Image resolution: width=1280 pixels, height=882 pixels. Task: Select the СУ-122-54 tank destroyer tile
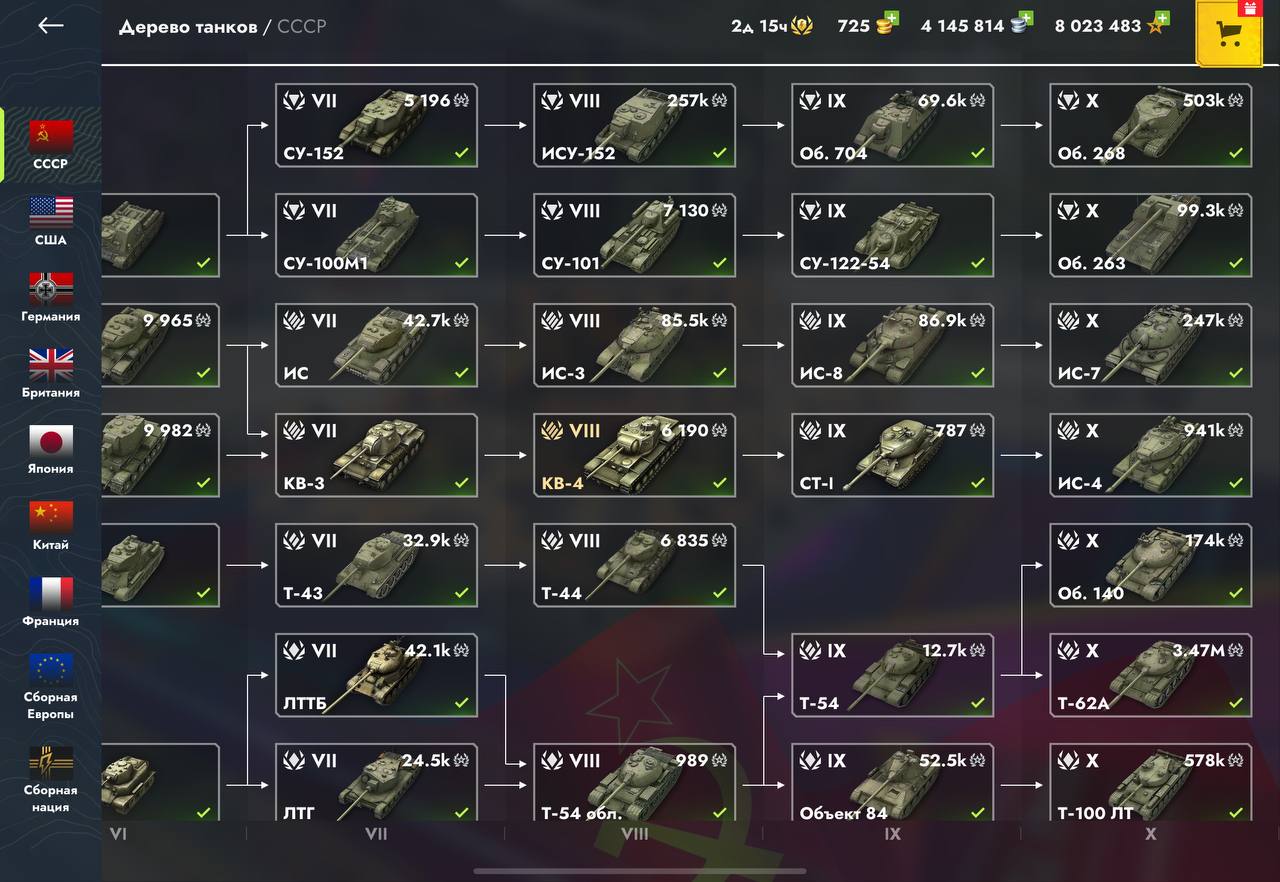pos(892,235)
